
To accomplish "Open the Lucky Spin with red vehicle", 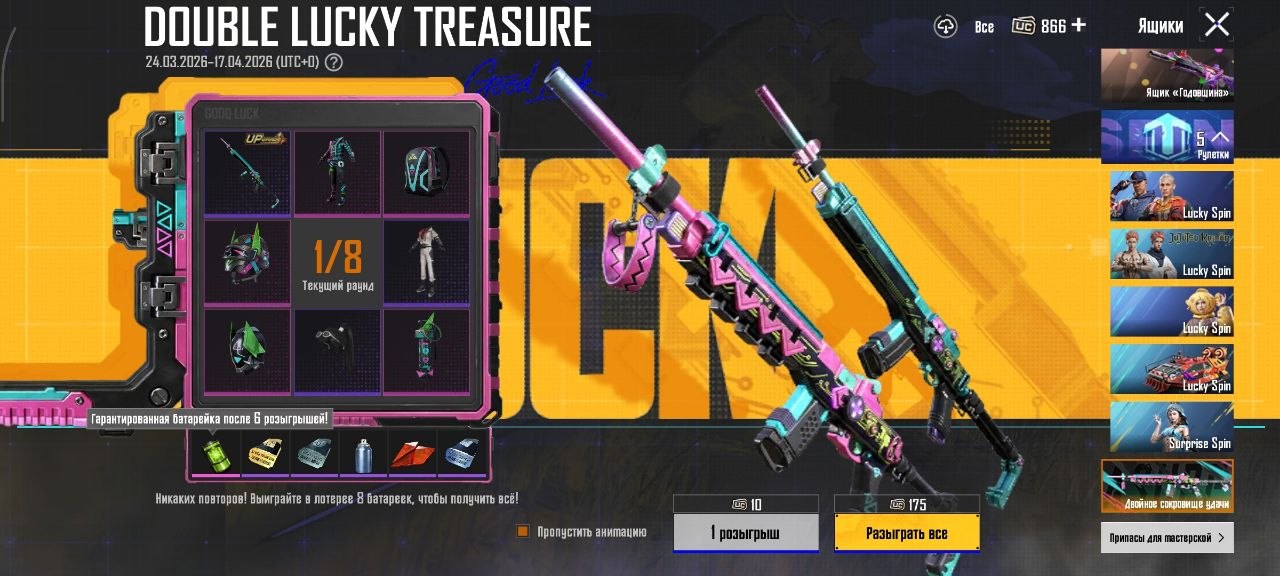I will click(1171, 369).
